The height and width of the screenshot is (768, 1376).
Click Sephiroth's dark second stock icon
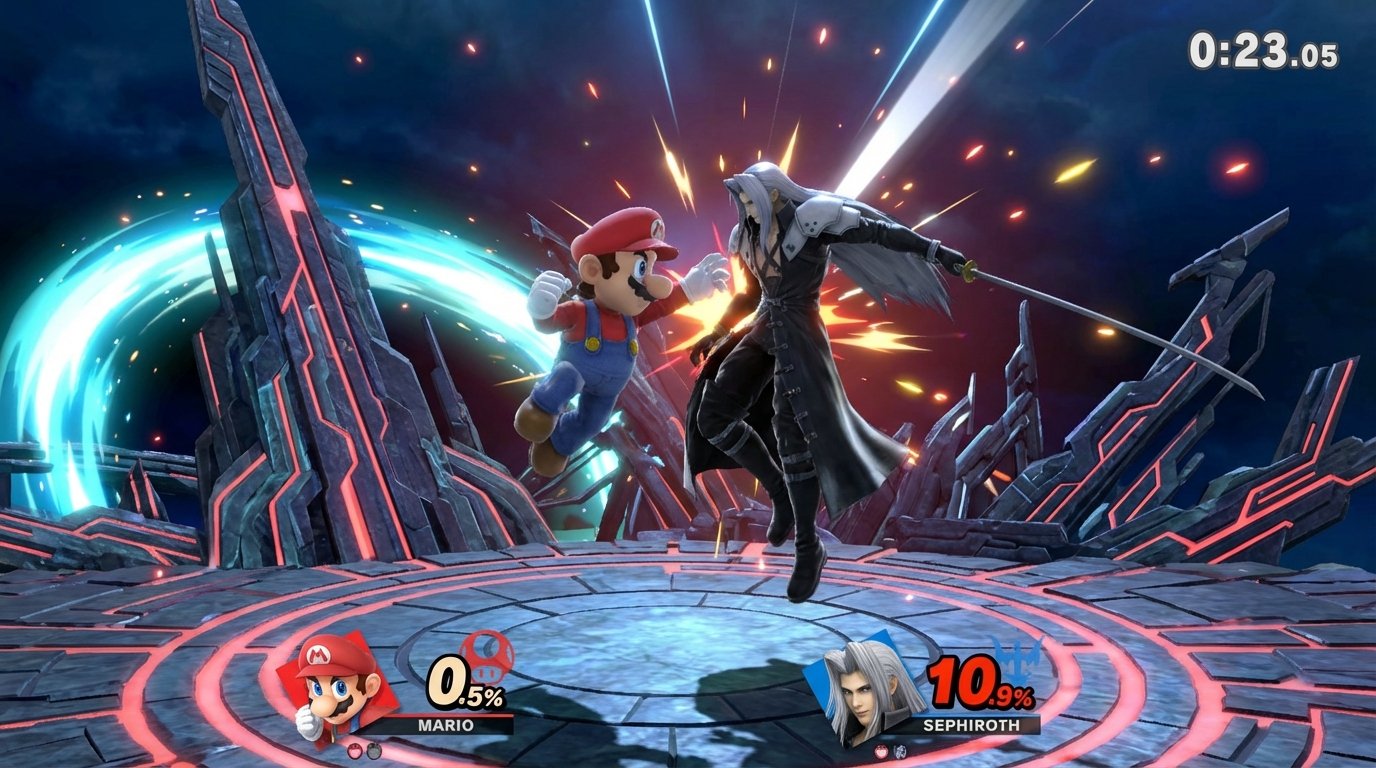(899, 753)
